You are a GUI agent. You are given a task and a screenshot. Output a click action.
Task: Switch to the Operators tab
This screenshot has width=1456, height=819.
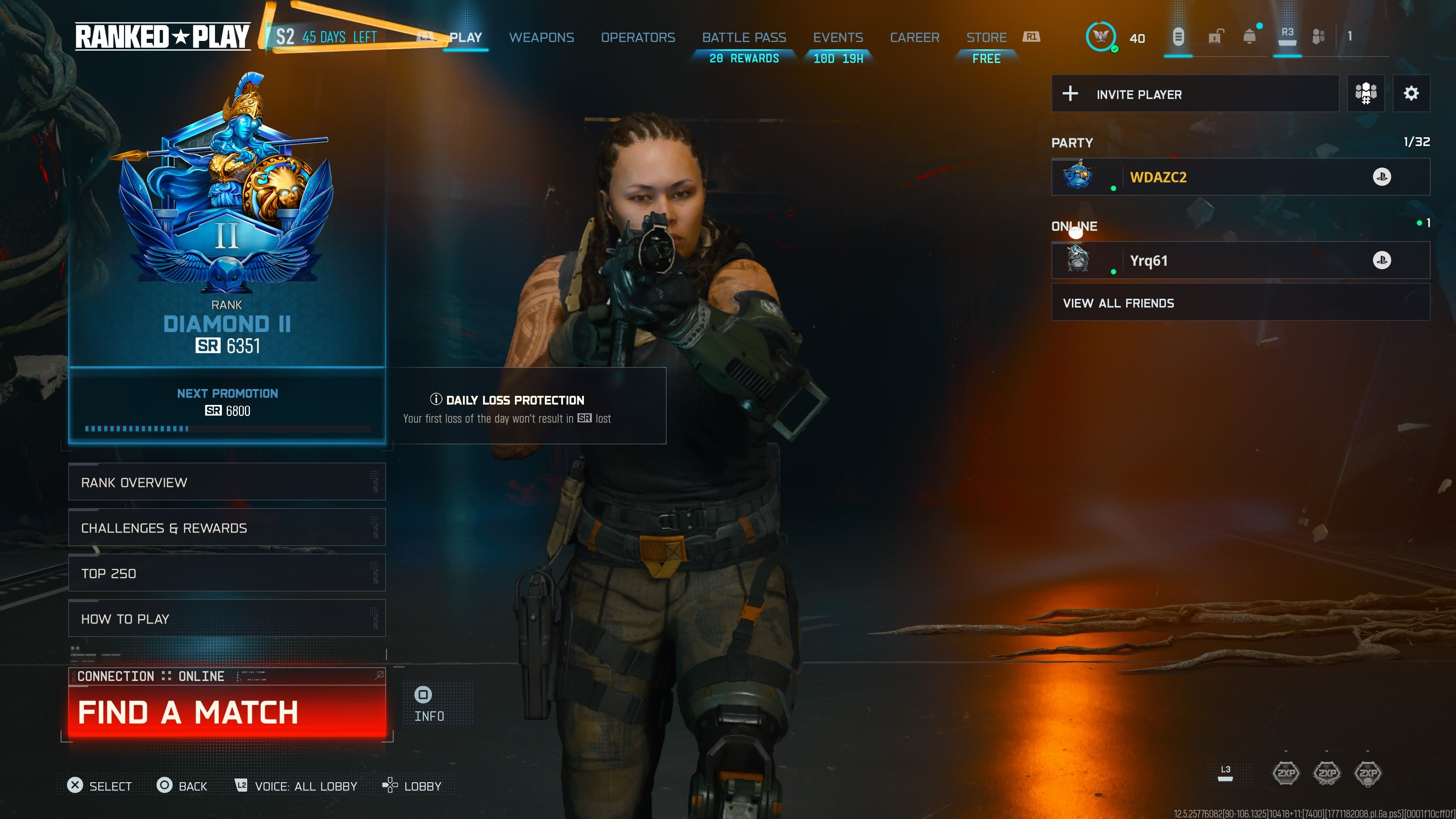click(637, 37)
